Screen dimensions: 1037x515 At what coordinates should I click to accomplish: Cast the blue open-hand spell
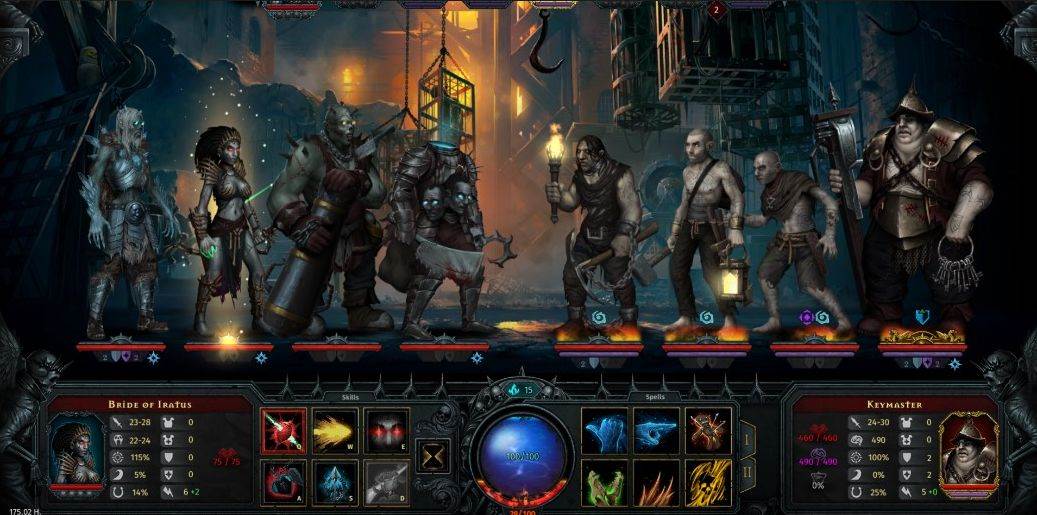click(604, 430)
